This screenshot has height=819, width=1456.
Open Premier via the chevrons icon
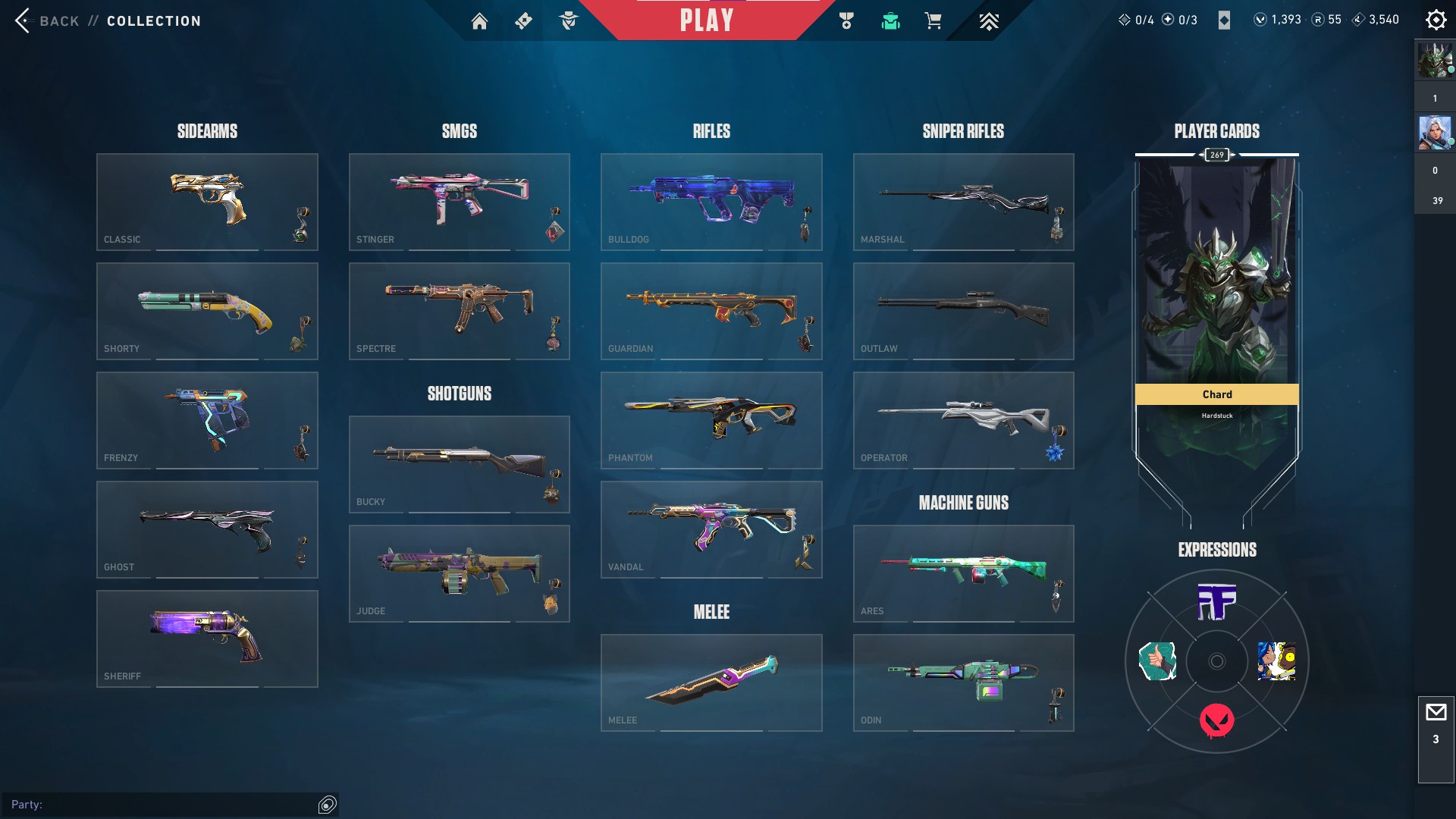(988, 21)
